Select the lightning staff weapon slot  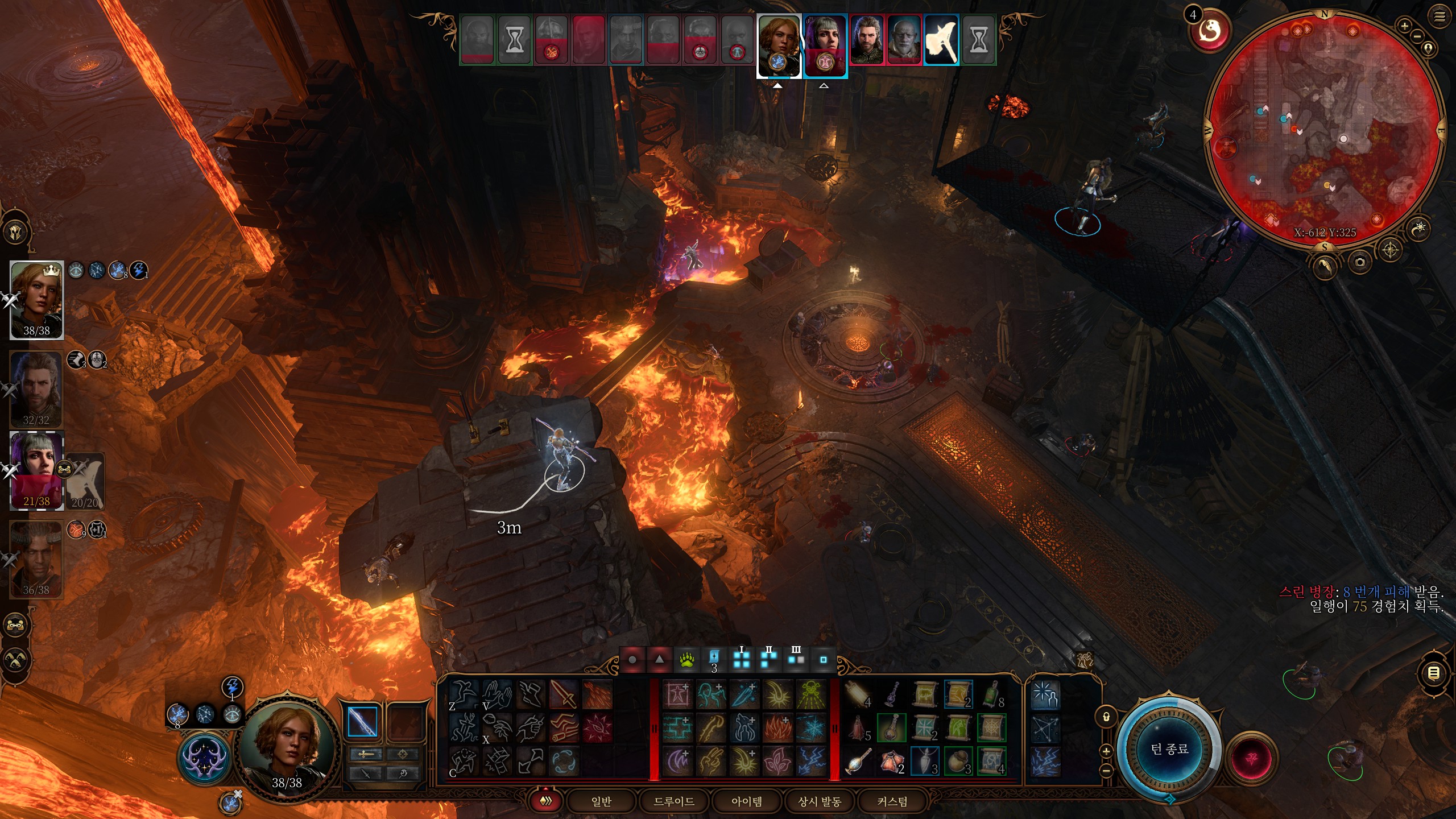click(362, 721)
